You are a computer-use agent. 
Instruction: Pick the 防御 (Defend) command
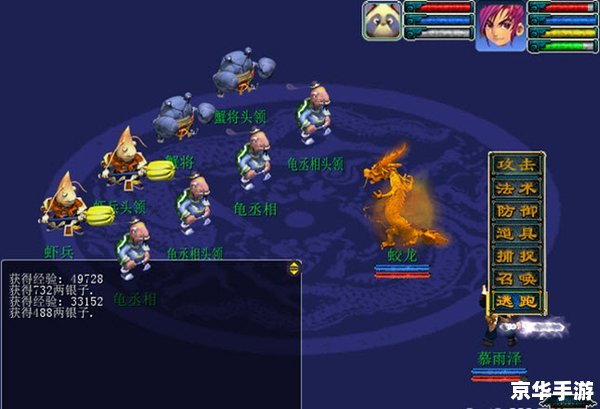tap(517, 211)
